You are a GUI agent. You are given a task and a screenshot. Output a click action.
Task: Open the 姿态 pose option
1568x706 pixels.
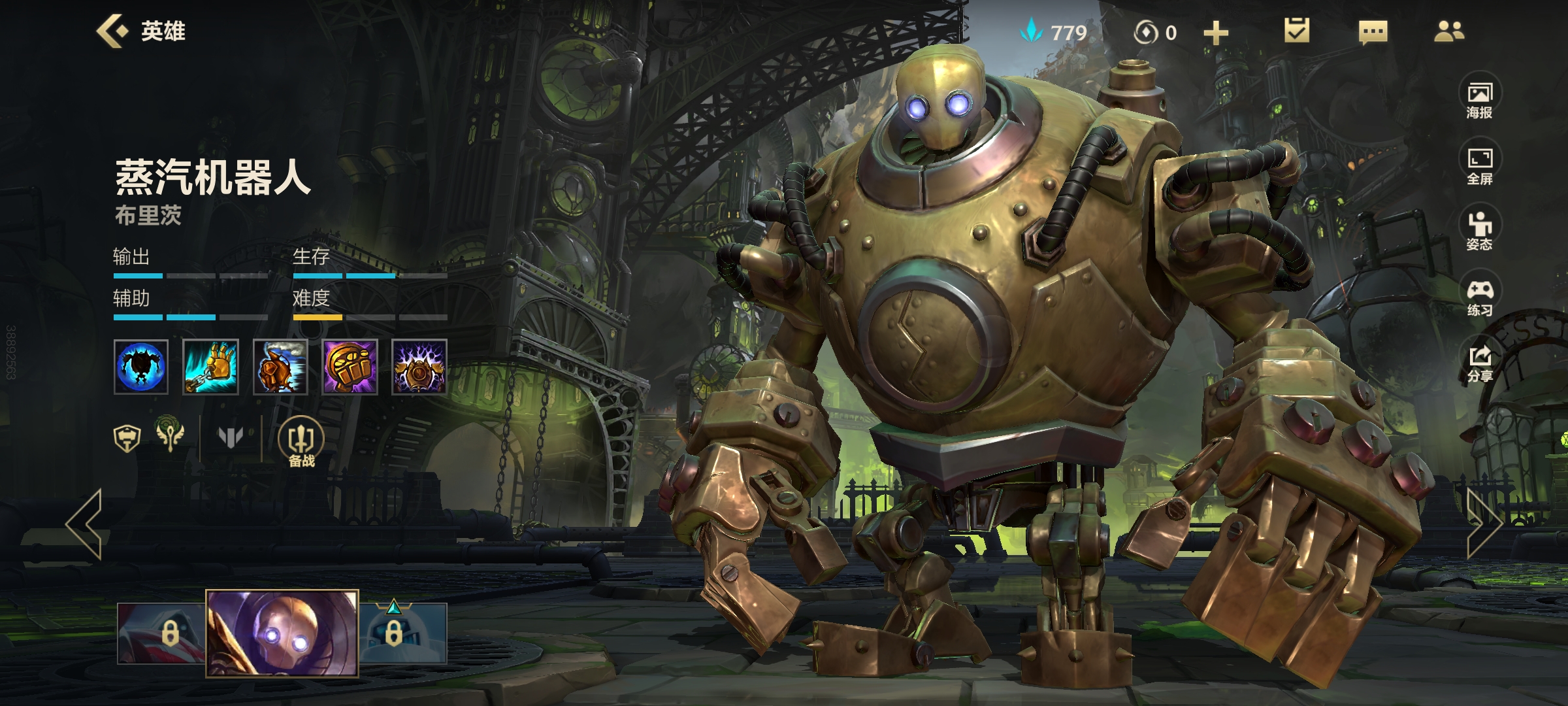click(x=1480, y=231)
